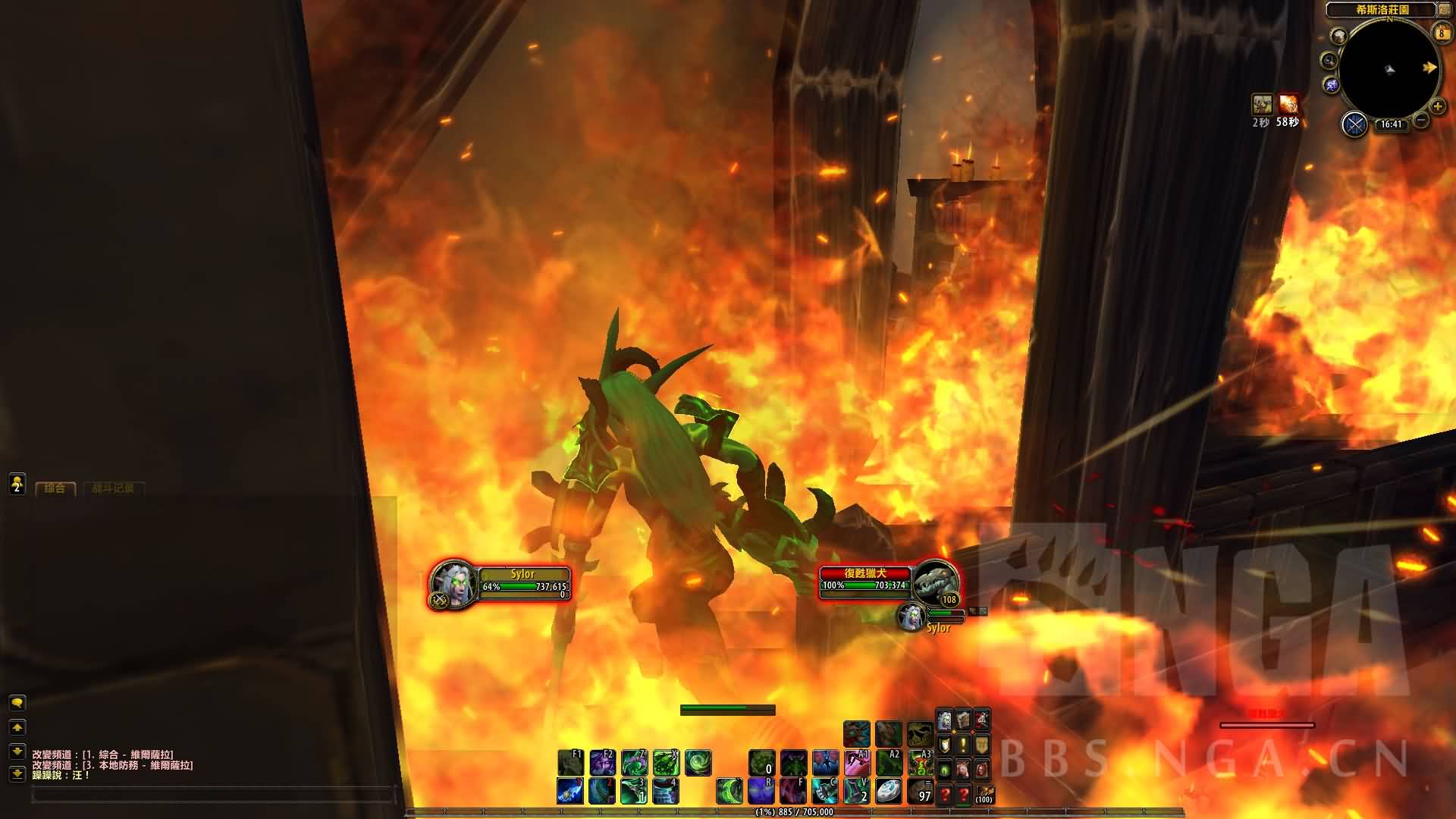Image resolution: width=1456 pixels, height=819 pixels.
Task: Open the crossed-swords garrison report button
Action: 1354,124
